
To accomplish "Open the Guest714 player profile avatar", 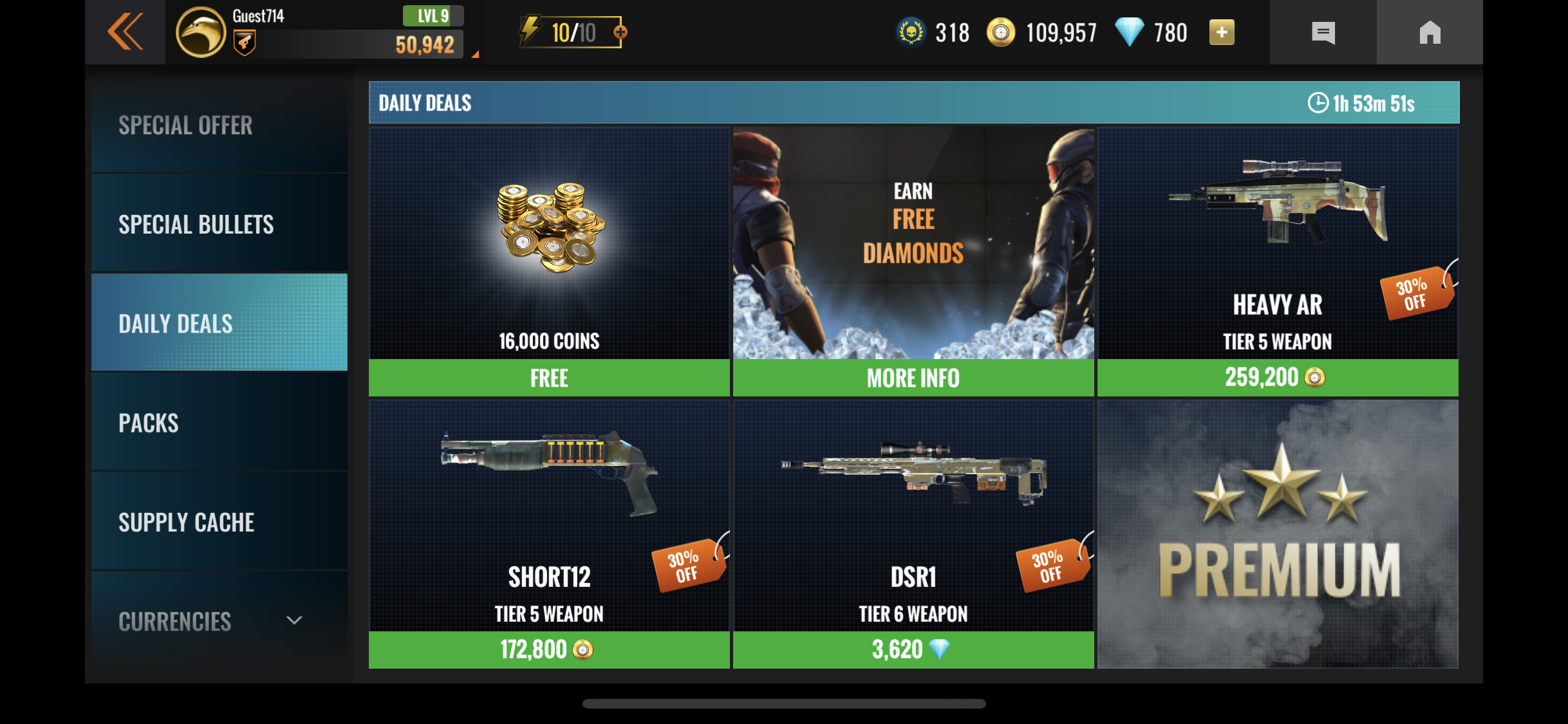I will [x=201, y=33].
